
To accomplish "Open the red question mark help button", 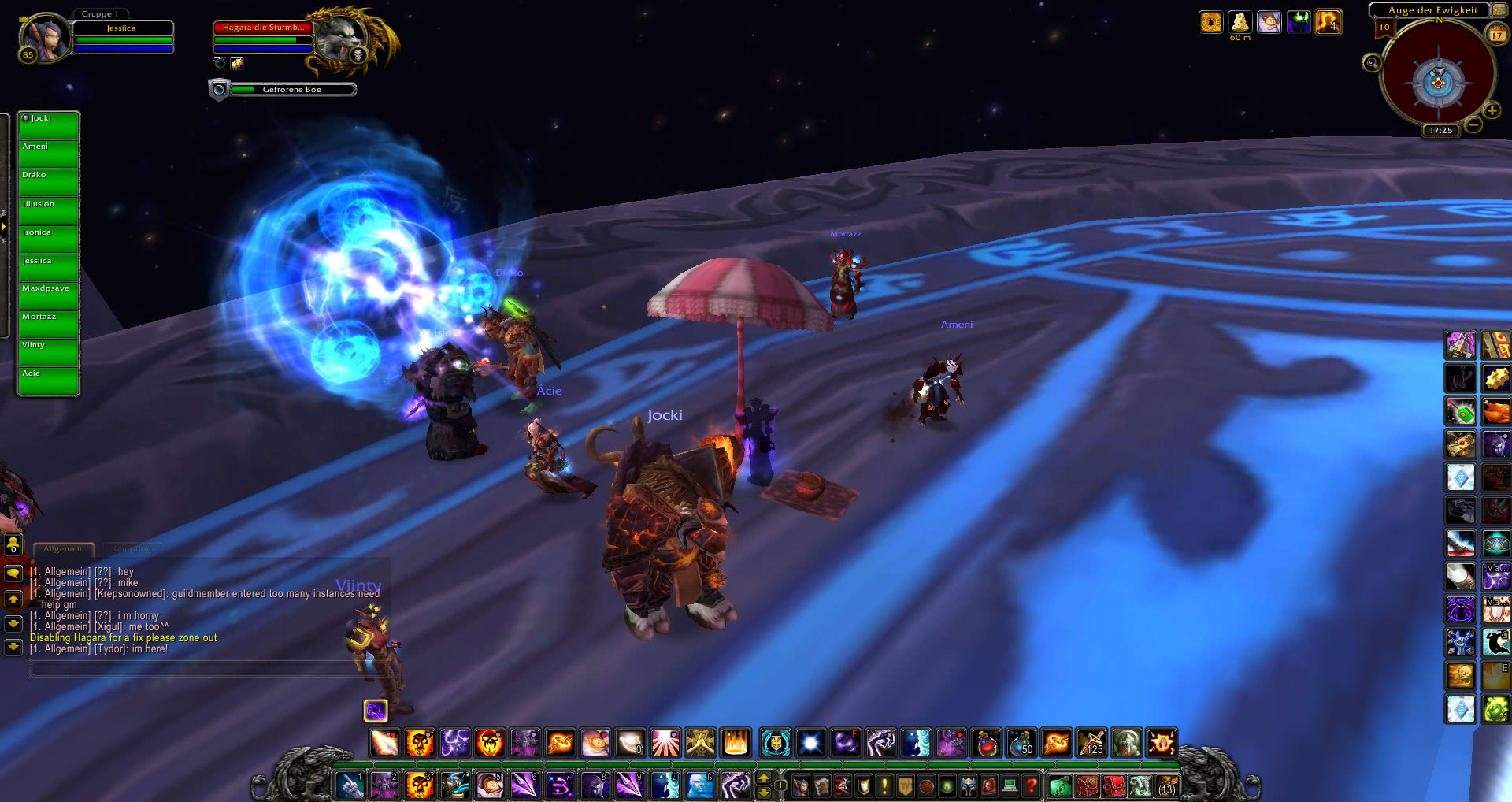I will click(x=1031, y=785).
